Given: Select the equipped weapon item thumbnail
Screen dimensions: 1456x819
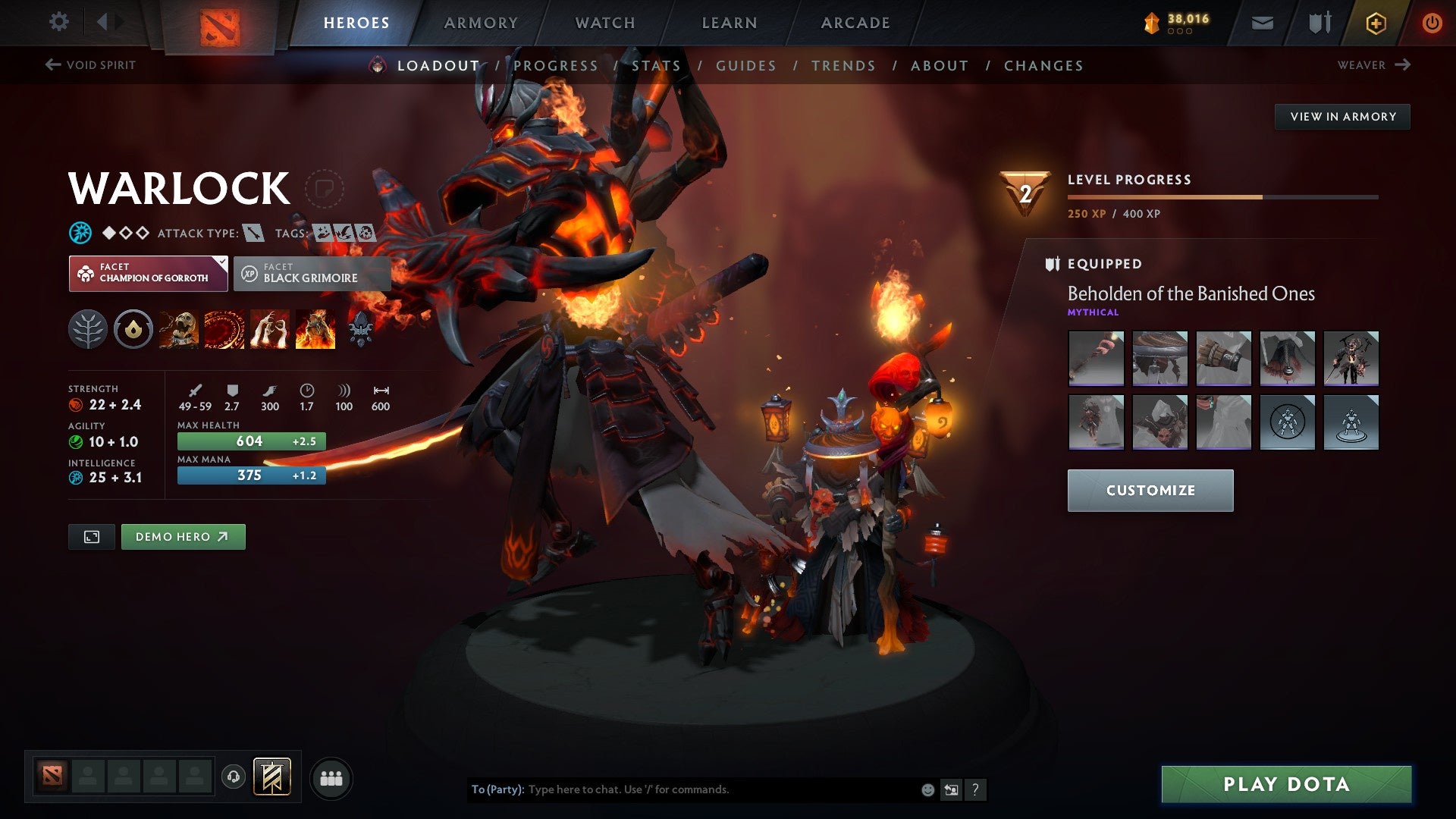Looking at the screenshot, I should [1096, 359].
